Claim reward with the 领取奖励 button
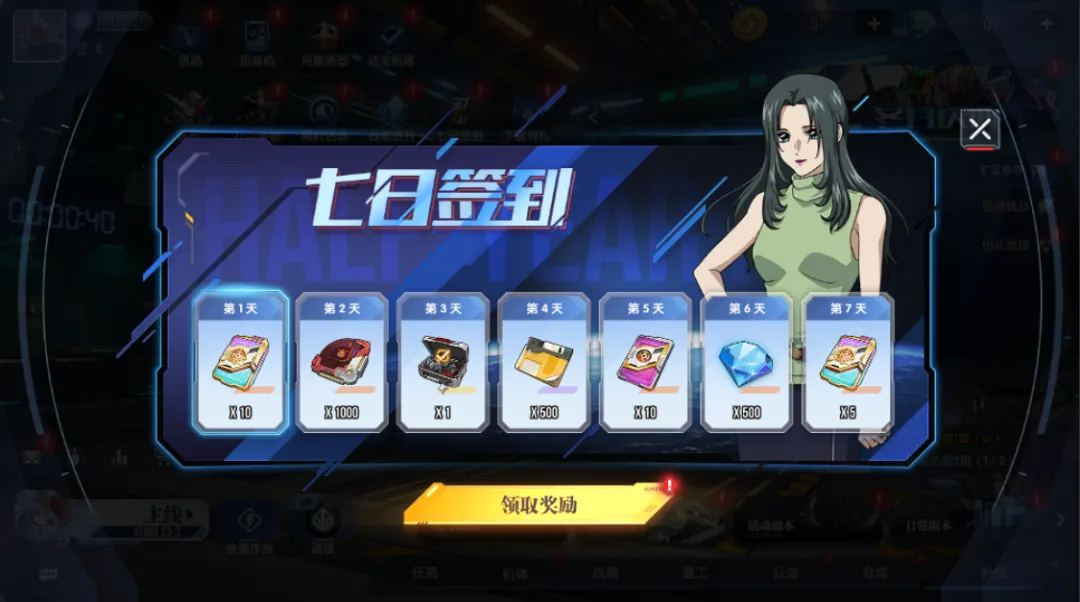Screen dimensions: 1080x602 [x=539, y=505]
